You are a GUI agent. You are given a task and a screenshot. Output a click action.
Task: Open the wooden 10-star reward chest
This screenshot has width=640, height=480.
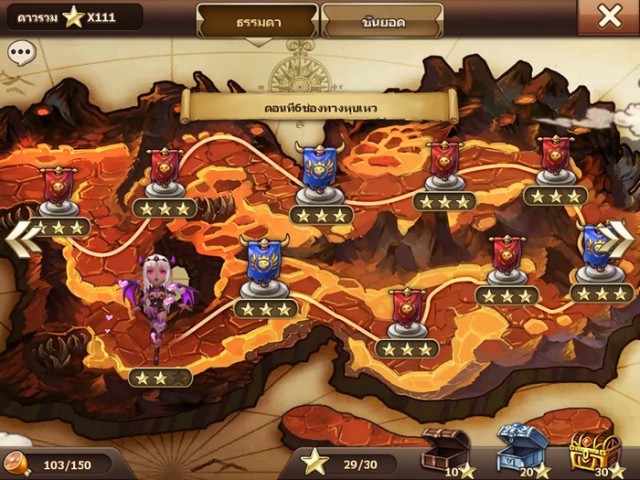[445, 449]
